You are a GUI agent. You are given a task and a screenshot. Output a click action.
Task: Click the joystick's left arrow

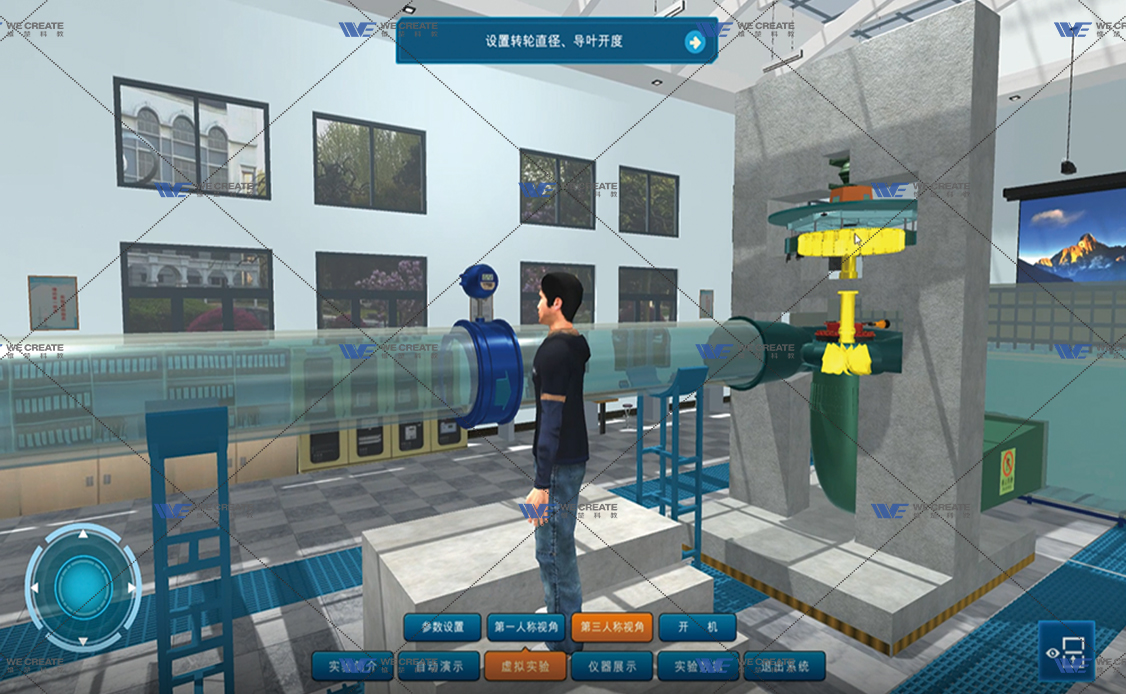point(34,588)
